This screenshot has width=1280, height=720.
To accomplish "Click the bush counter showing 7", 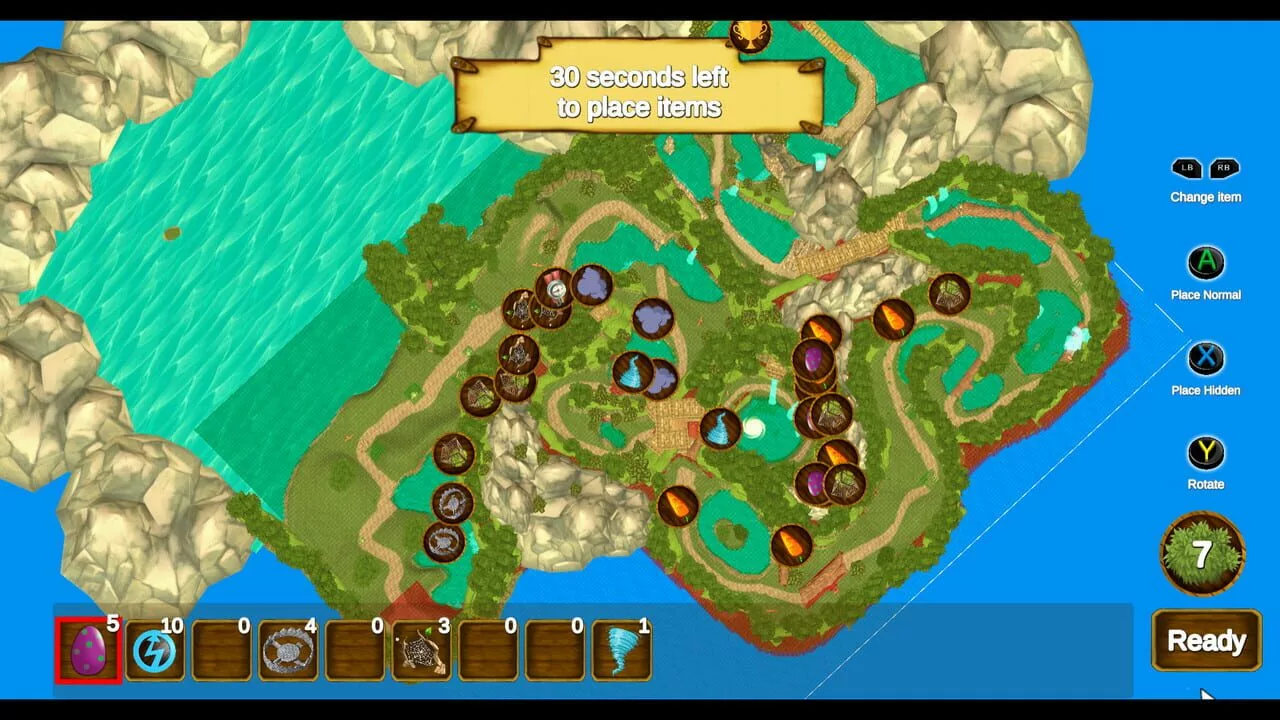I will pyautogui.click(x=1202, y=553).
